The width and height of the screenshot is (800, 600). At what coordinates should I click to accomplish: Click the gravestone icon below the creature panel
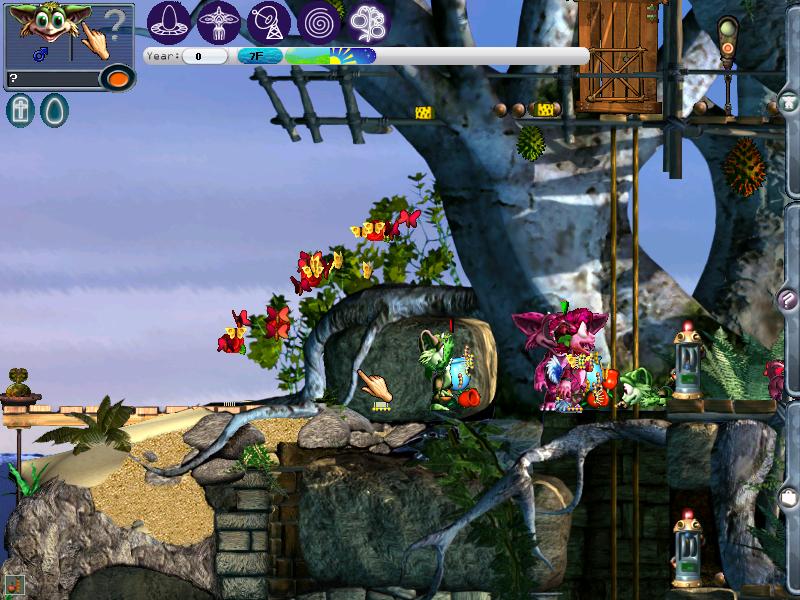pyautogui.click(x=20, y=110)
